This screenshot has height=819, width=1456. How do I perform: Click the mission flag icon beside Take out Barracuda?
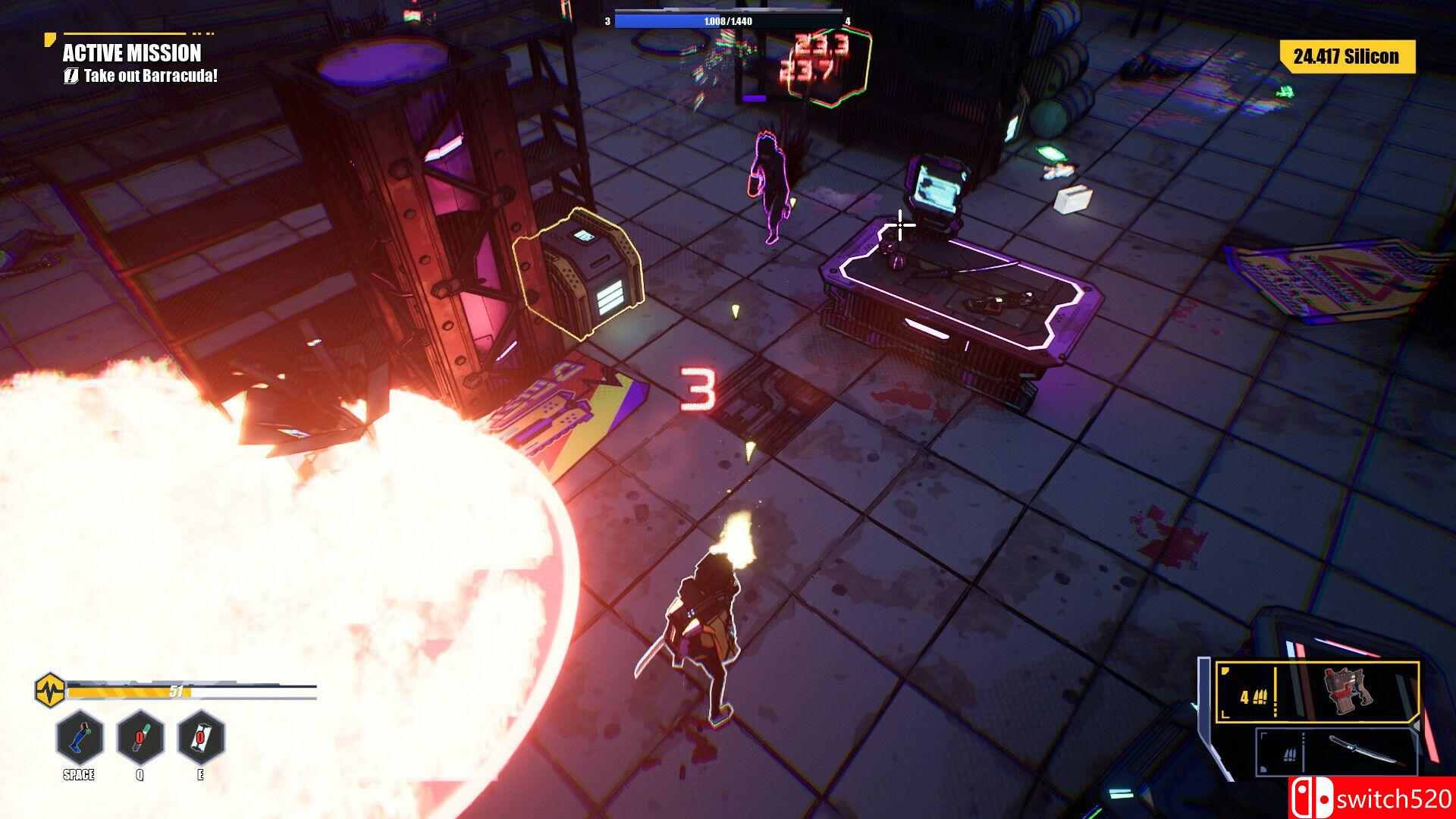(x=72, y=75)
